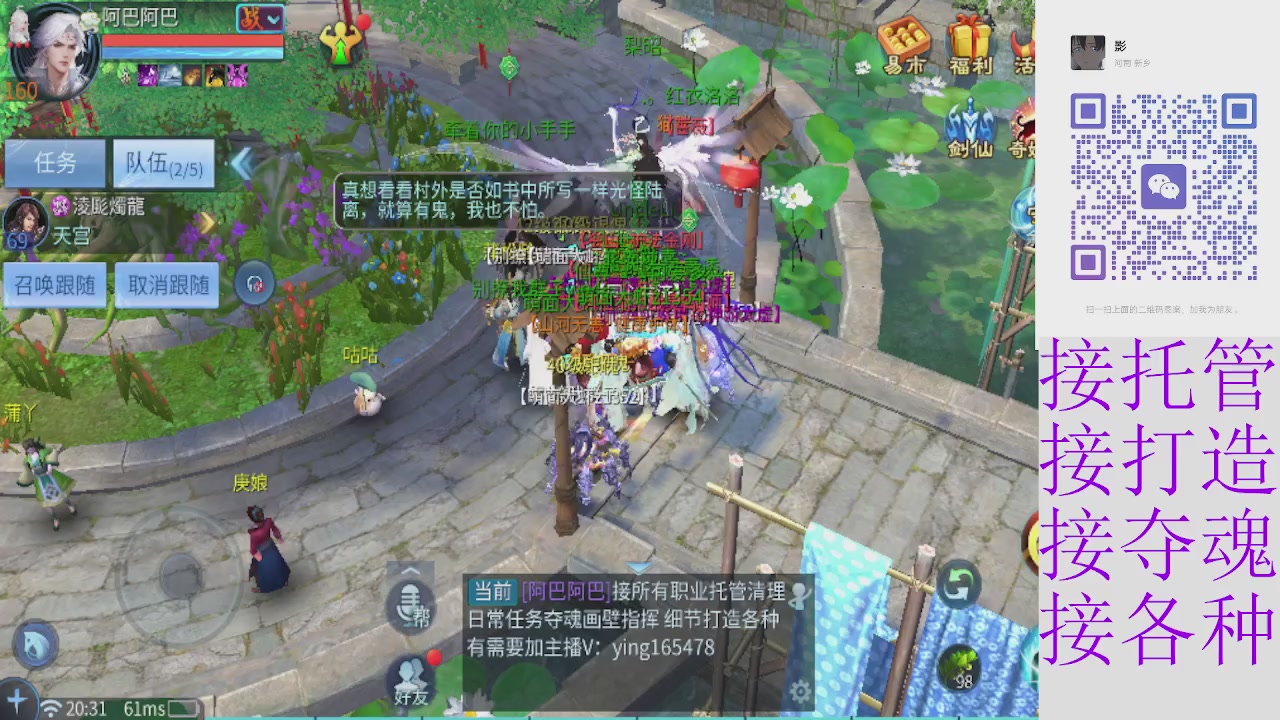
Task: Toggle voice with the headphone icon
Action: [253, 284]
